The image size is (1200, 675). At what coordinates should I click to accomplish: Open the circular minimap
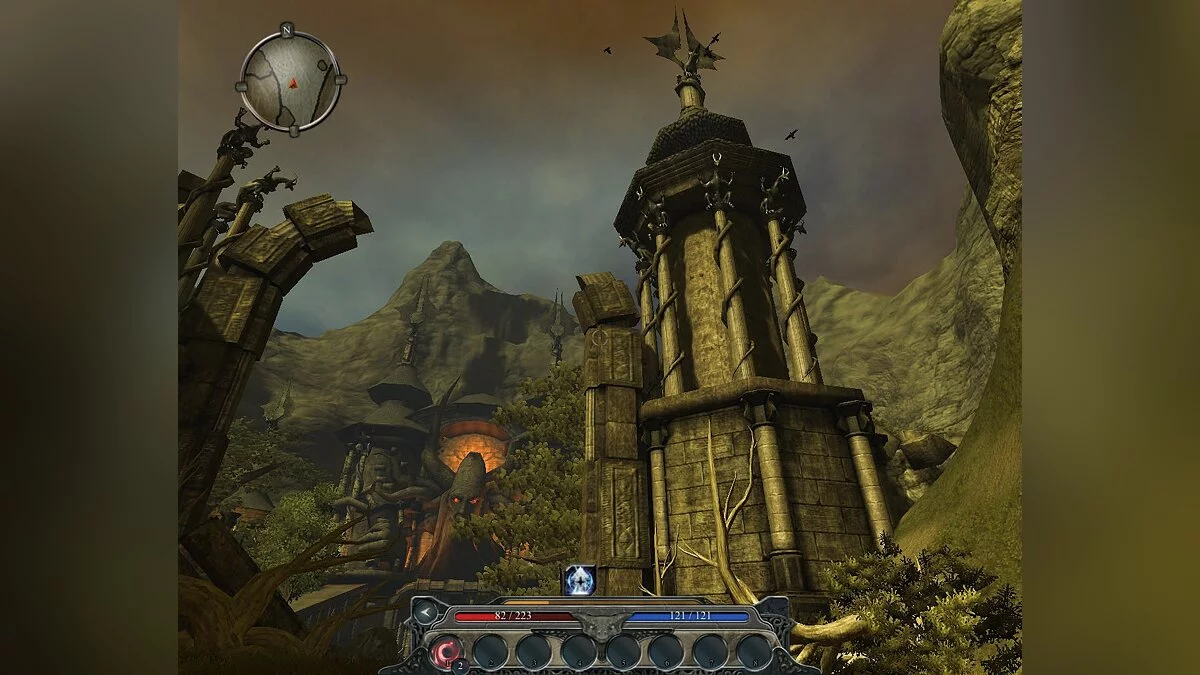[290, 81]
